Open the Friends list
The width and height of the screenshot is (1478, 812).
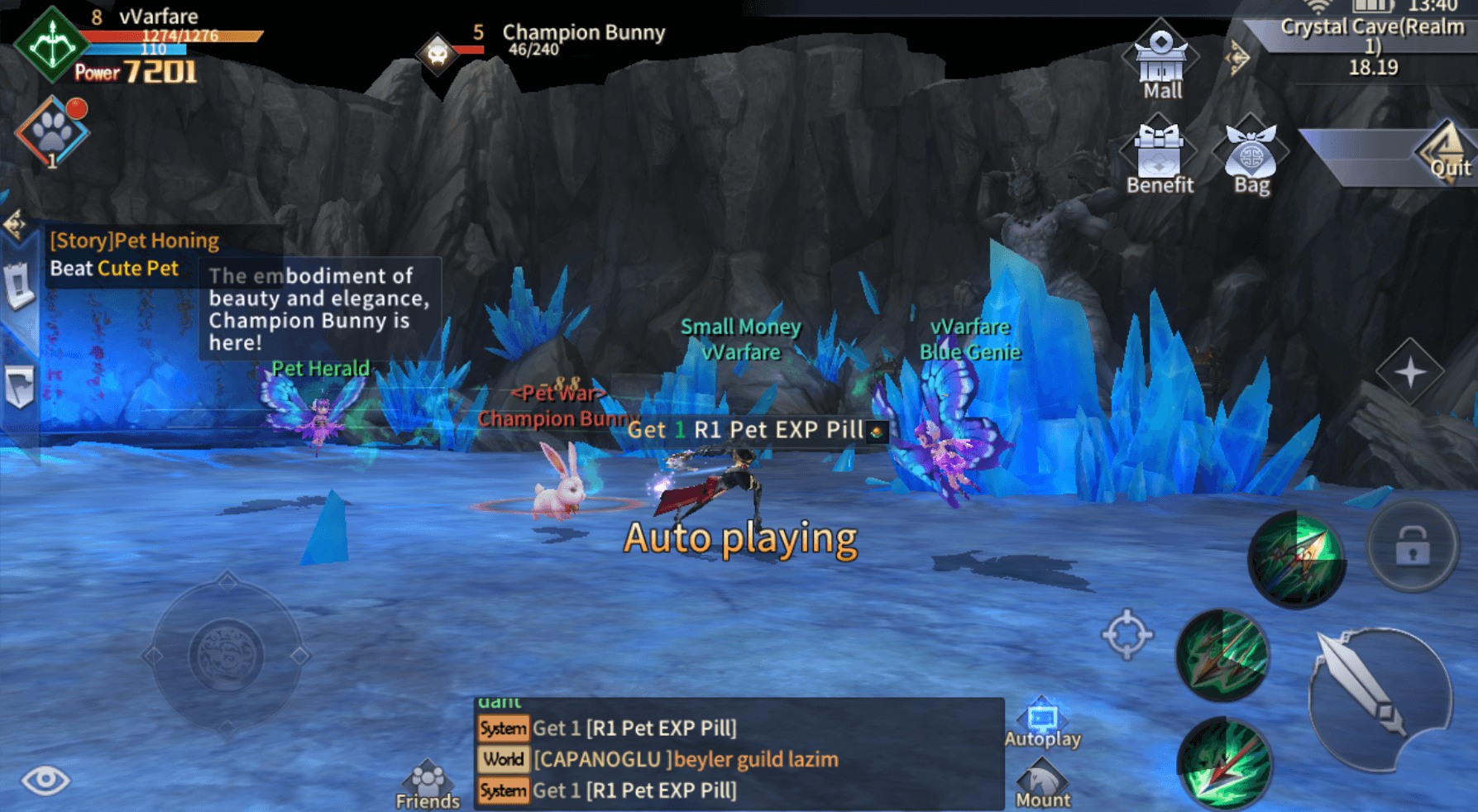[428, 786]
